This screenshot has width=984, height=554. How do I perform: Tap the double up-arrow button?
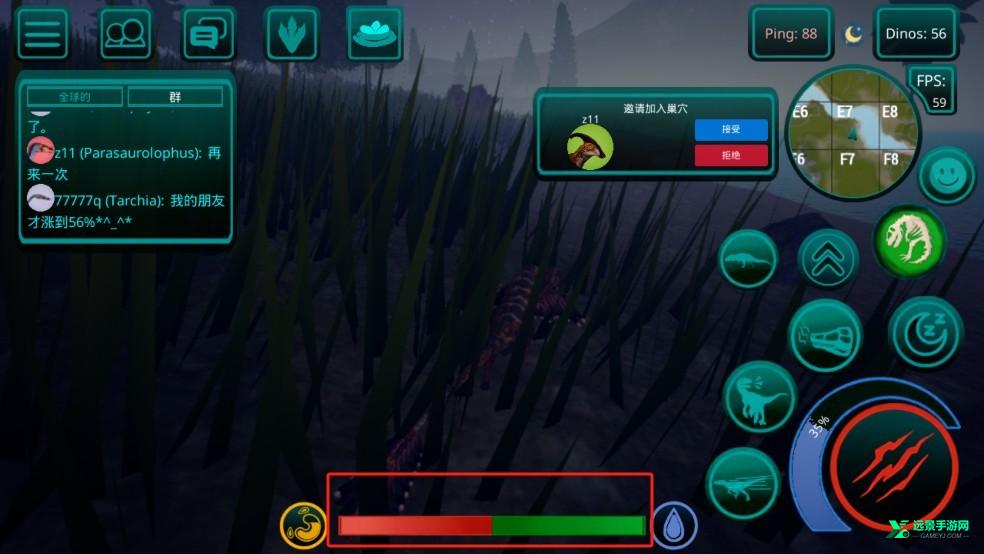tap(829, 259)
